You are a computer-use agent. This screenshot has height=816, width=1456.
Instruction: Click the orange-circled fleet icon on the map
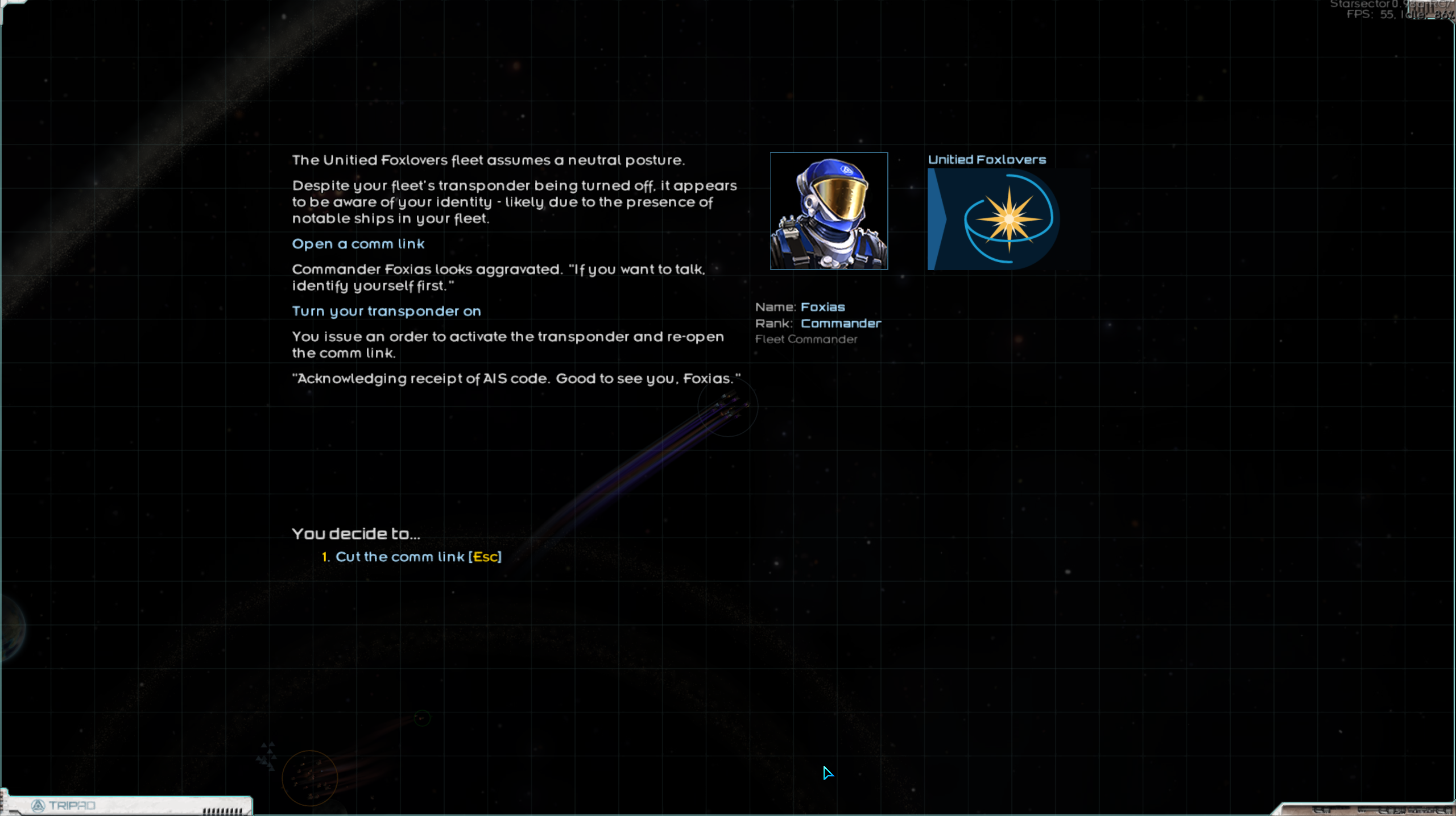point(310,776)
